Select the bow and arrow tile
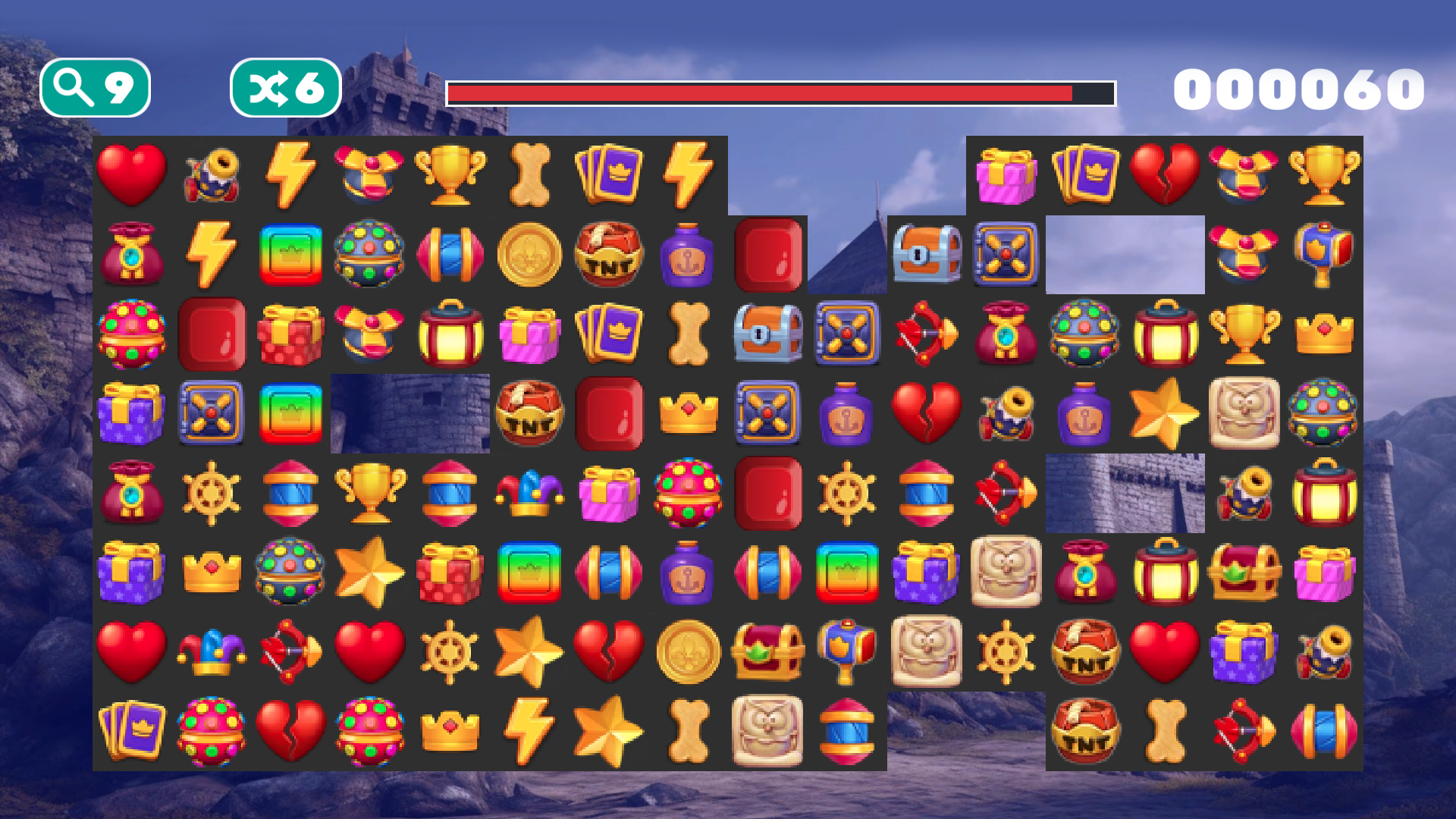Screen dimensions: 1456x819 tap(927, 334)
